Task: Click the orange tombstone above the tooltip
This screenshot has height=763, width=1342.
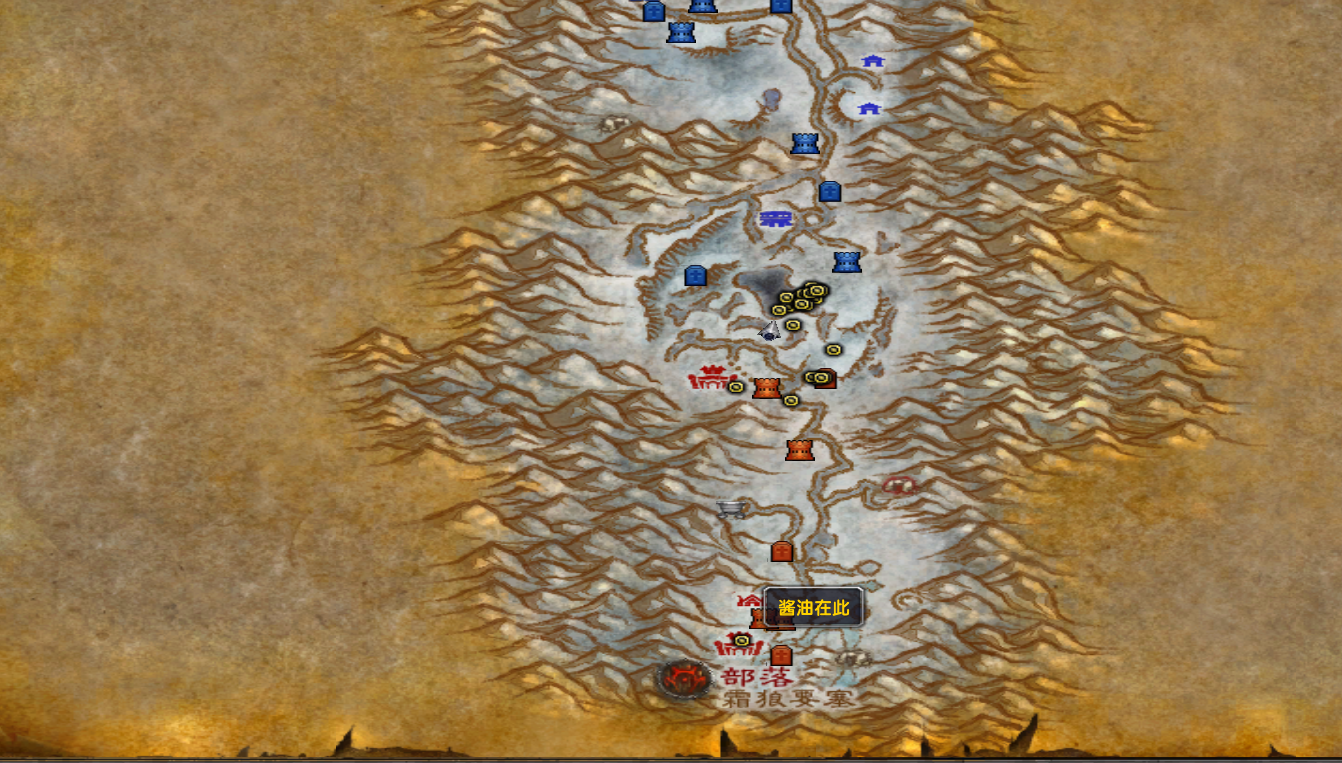Action: 781,551
